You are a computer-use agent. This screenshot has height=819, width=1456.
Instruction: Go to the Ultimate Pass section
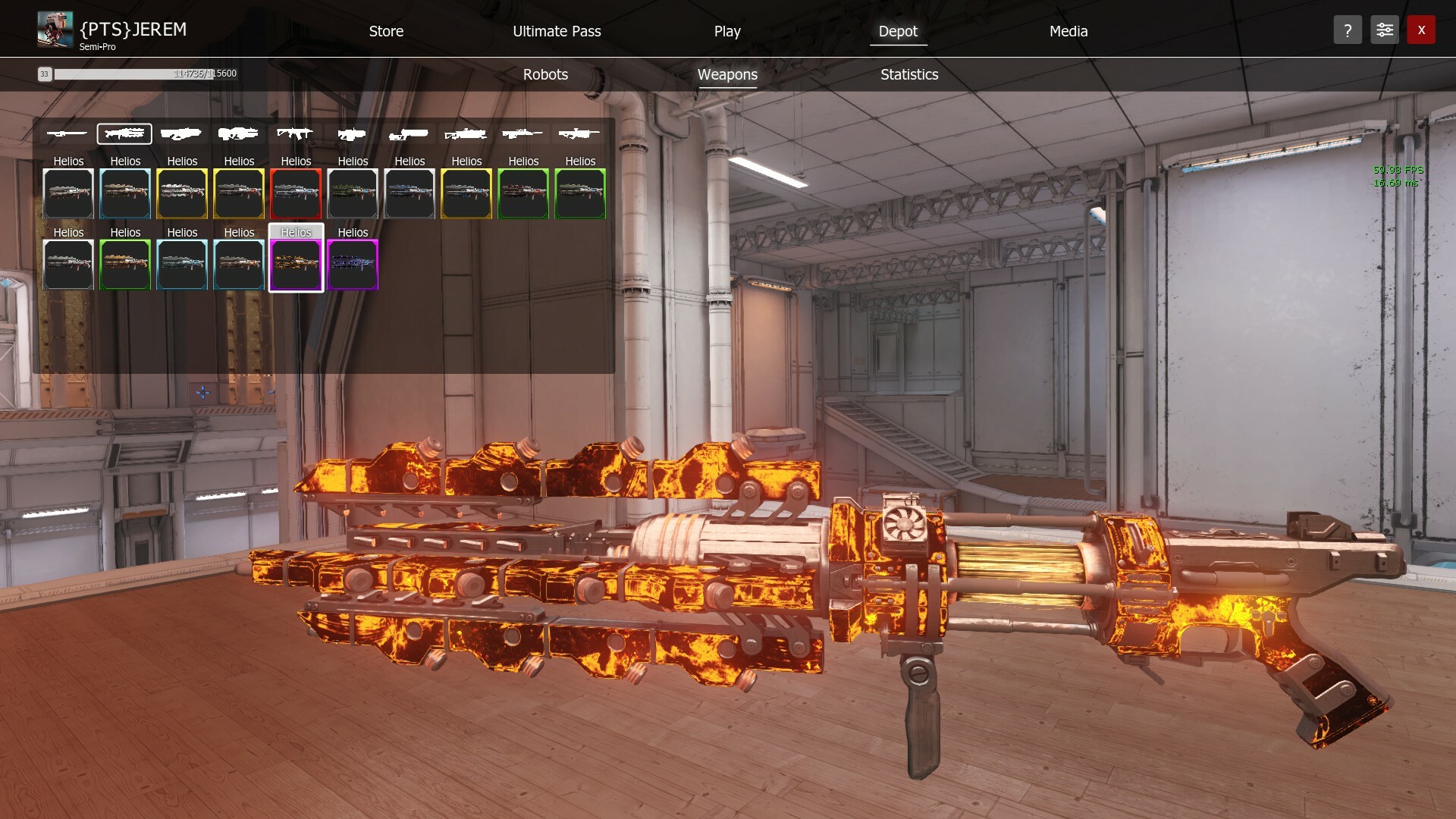(557, 31)
